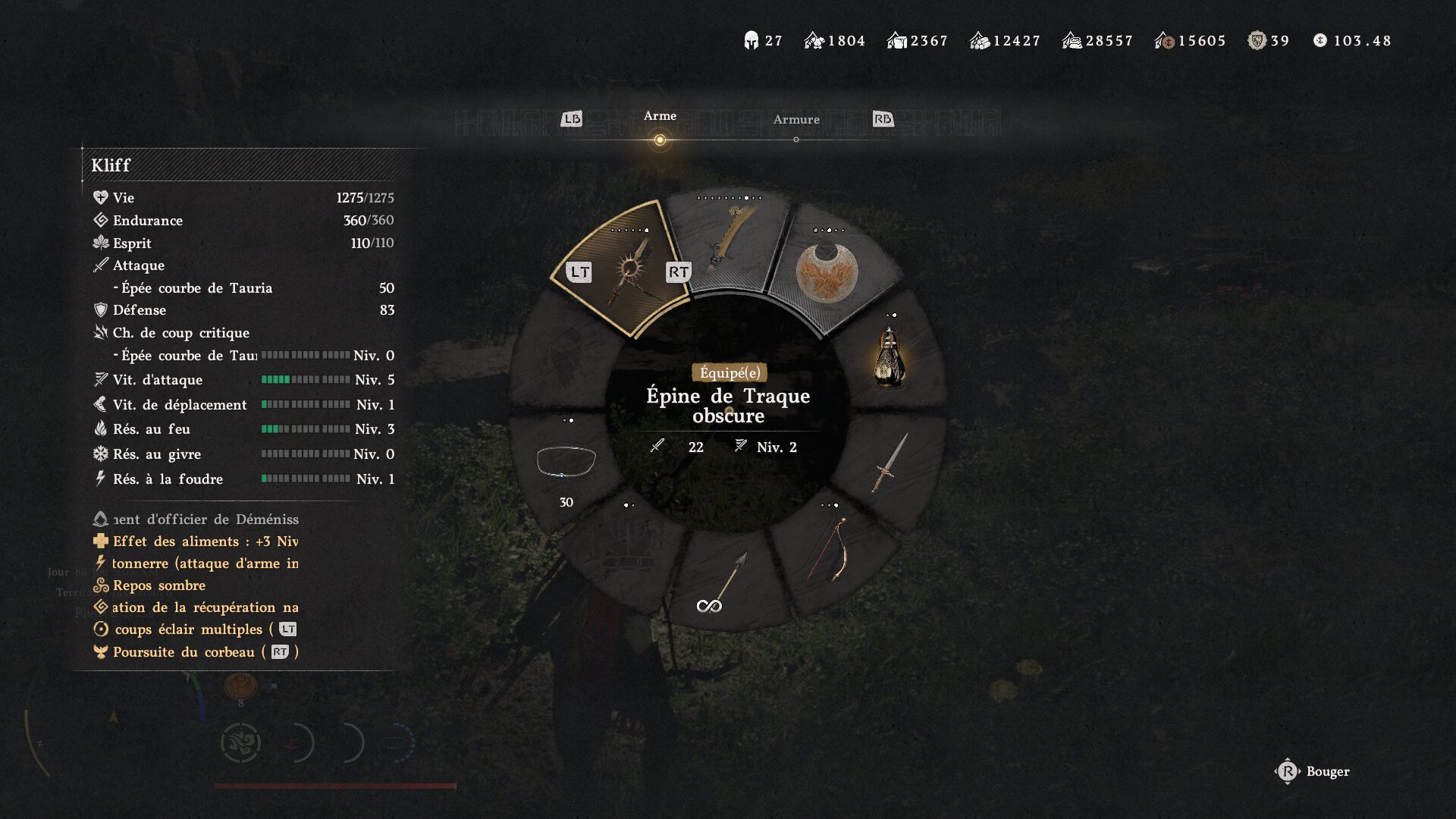Equip the round phoenix shield slot
1456x819 pixels.
pyautogui.click(x=827, y=273)
